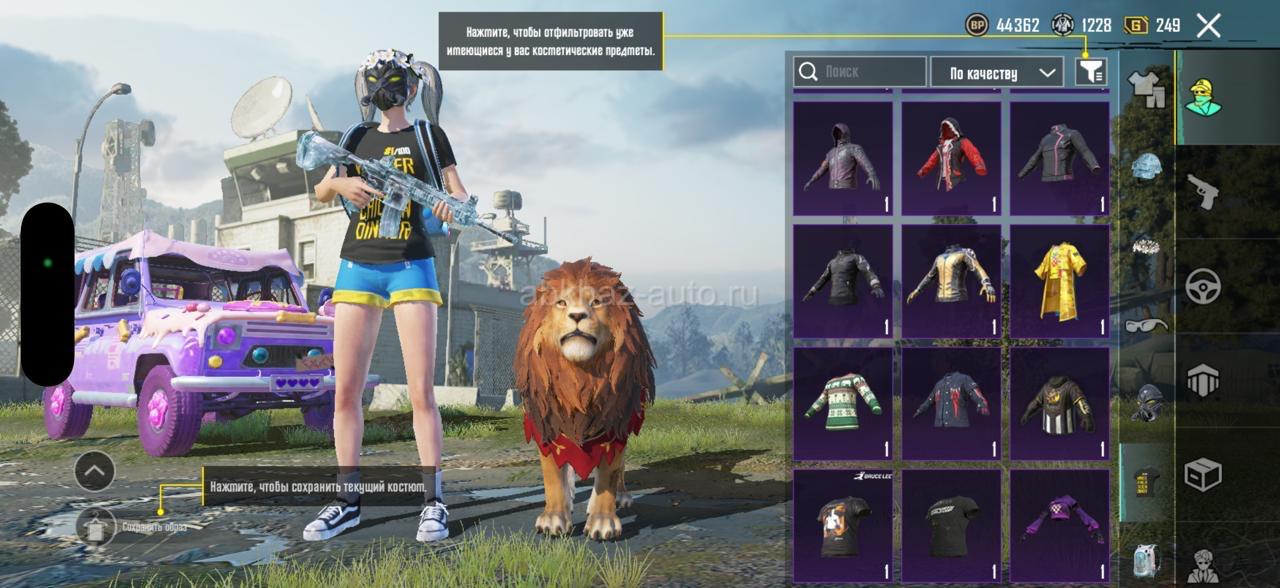Switch to the weapons pistol tab
The image size is (1280, 588).
click(1203, 190)
